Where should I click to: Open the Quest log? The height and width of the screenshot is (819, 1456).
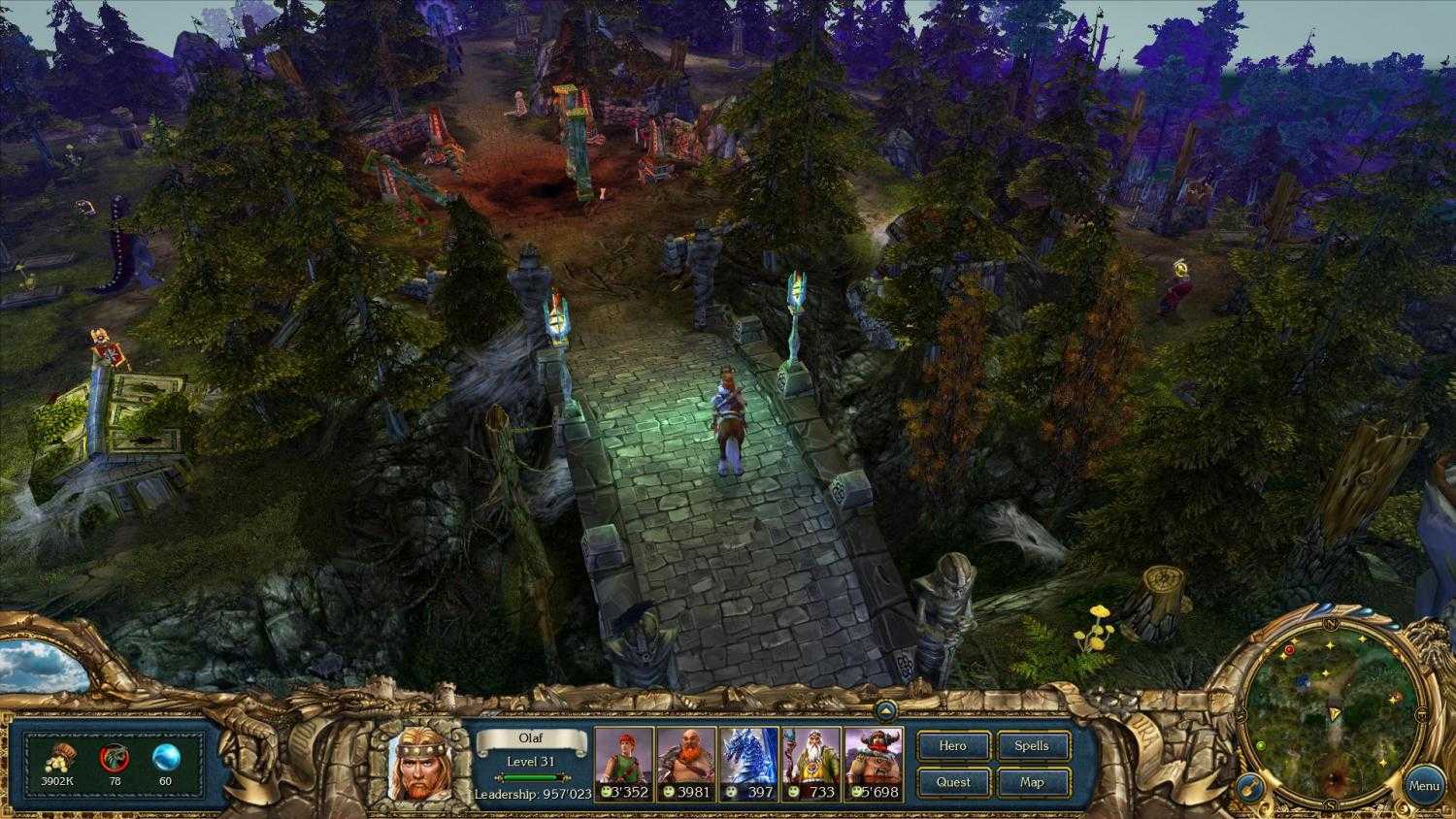(x=953, y=782)
